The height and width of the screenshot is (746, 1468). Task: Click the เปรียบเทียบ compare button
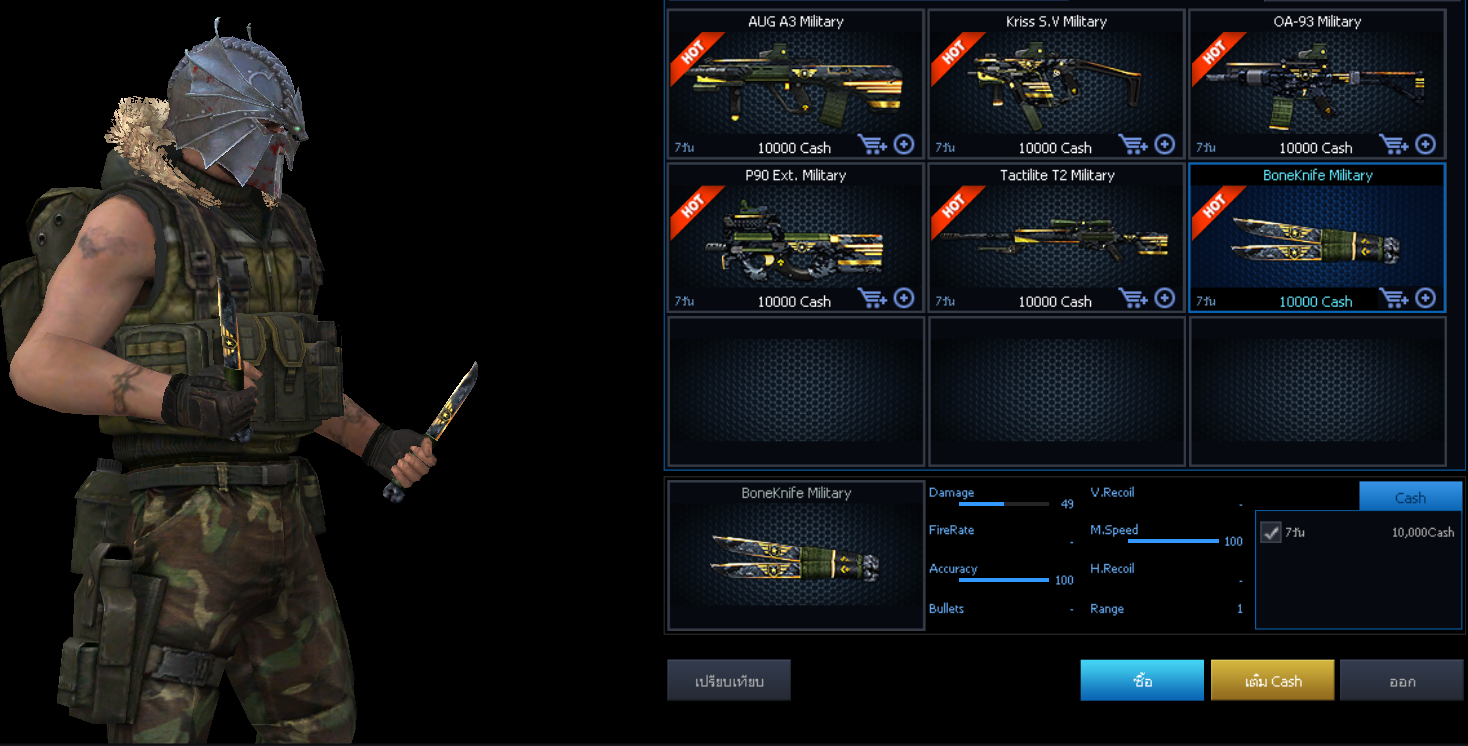[729, 681]
